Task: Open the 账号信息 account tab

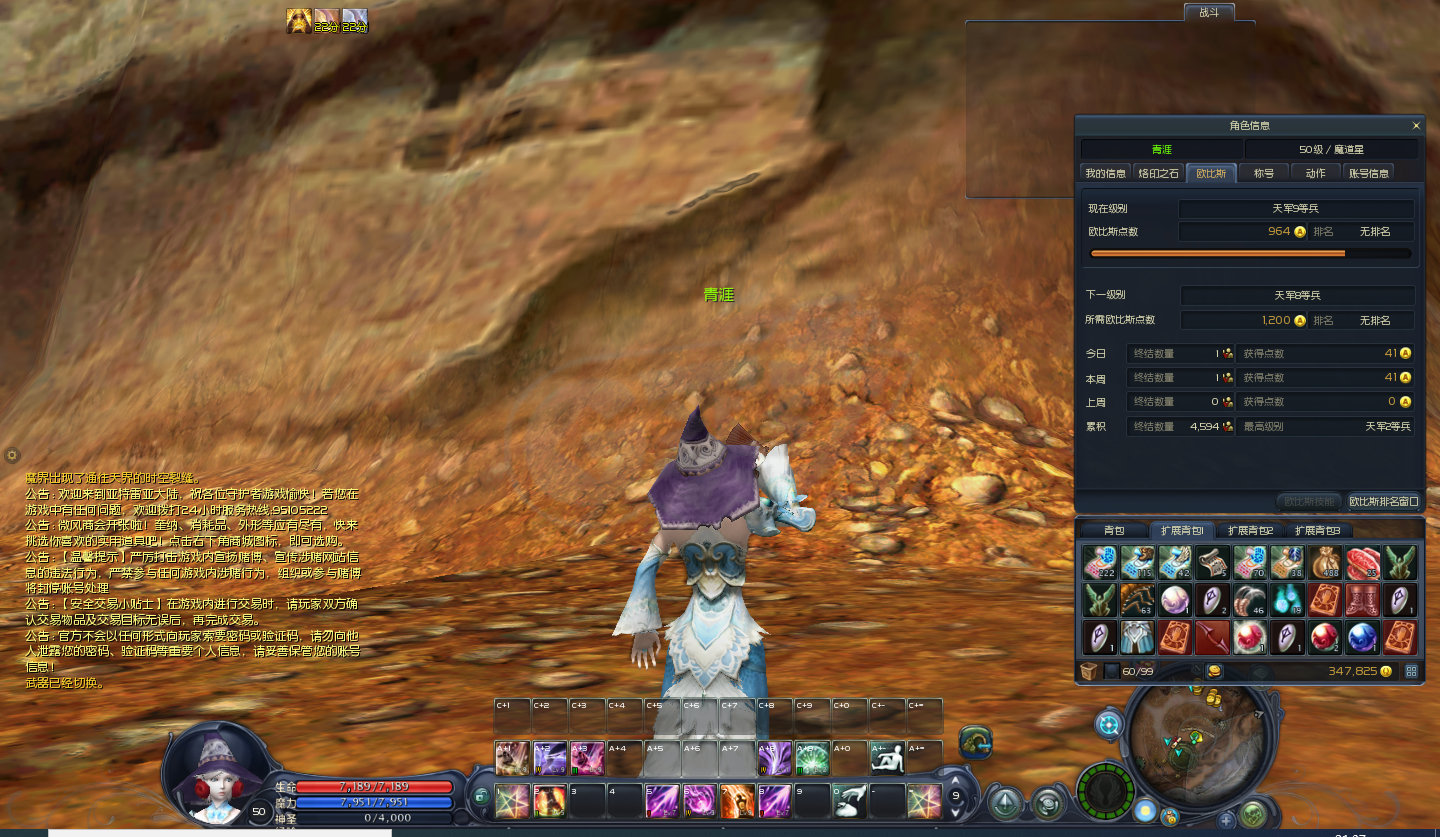Action: coord(1368,173)
